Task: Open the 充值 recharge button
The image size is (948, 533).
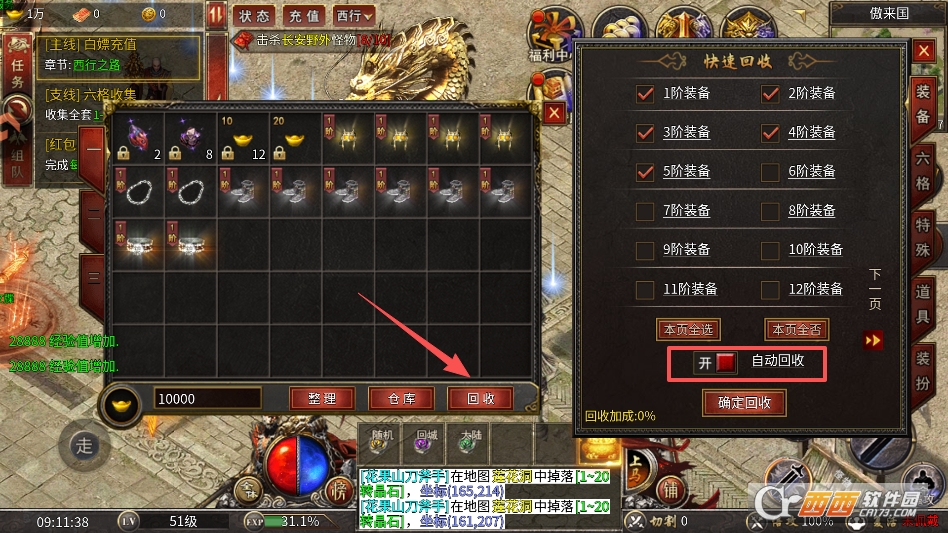Action: pyautogui.click(x=303, y=16)
